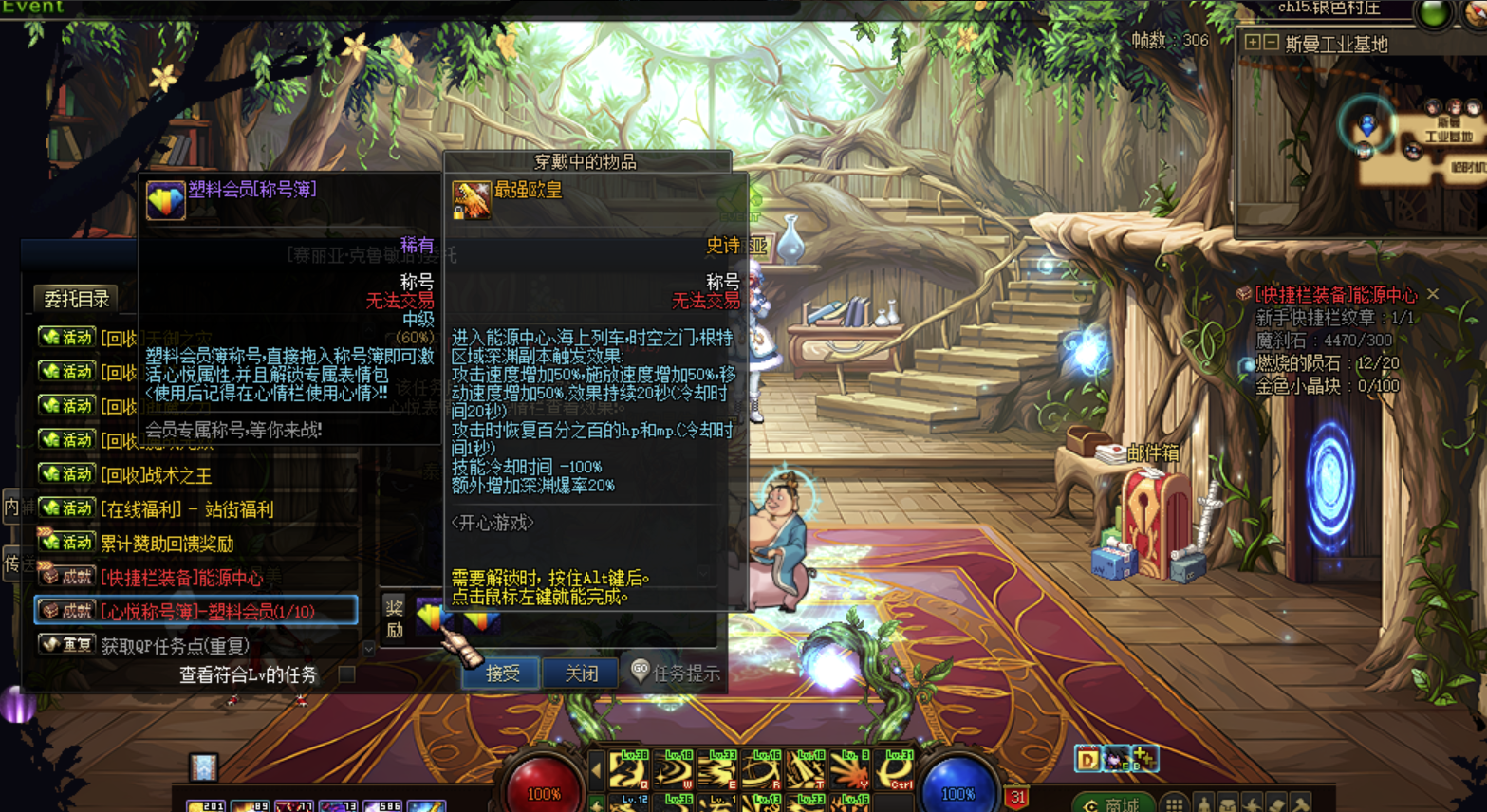Screen dimensions: 1487x812
Task: Use the skill bound to Ctrl
Action: click(x=897, y=770)
